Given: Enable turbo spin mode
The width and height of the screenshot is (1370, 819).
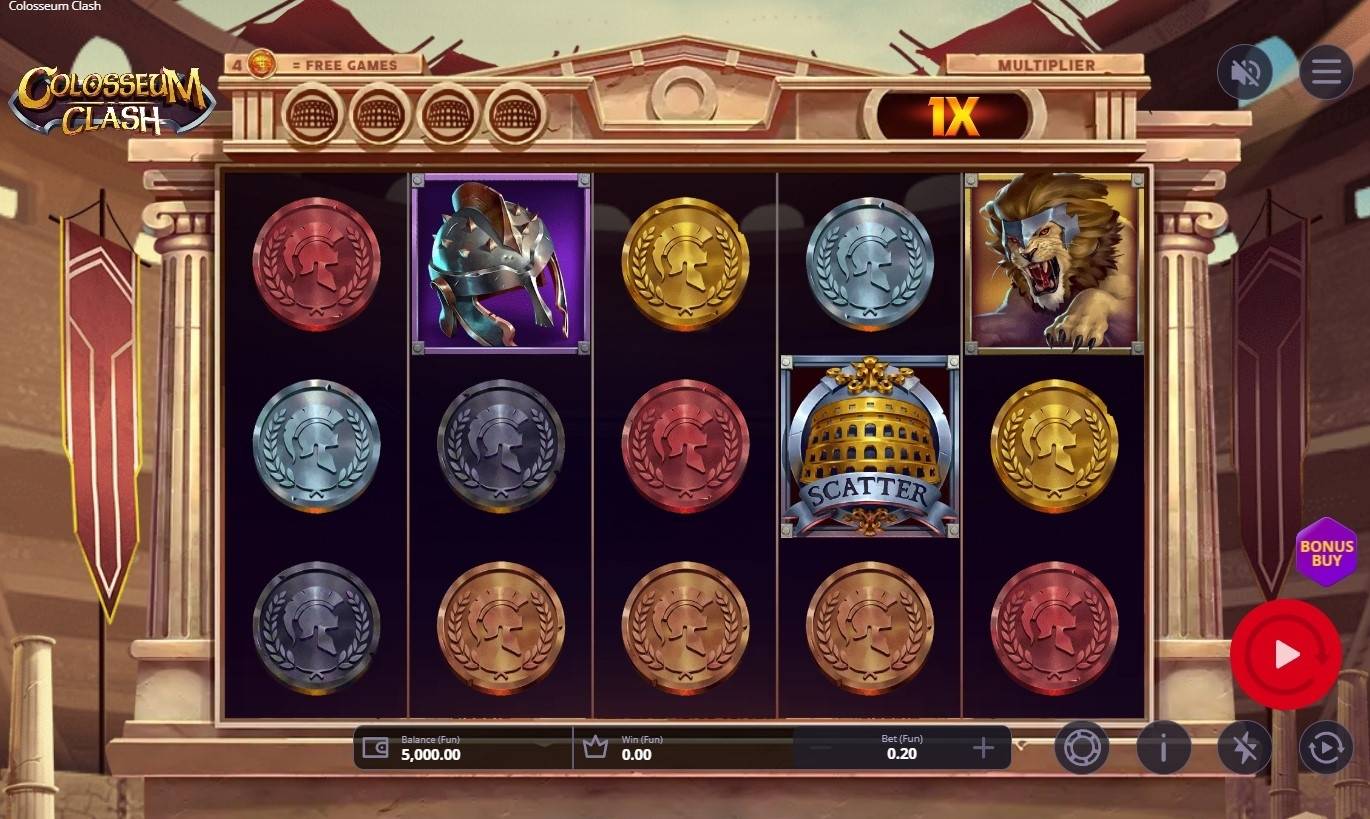Looking at the screenshot, I should [x=1244, y=747].
